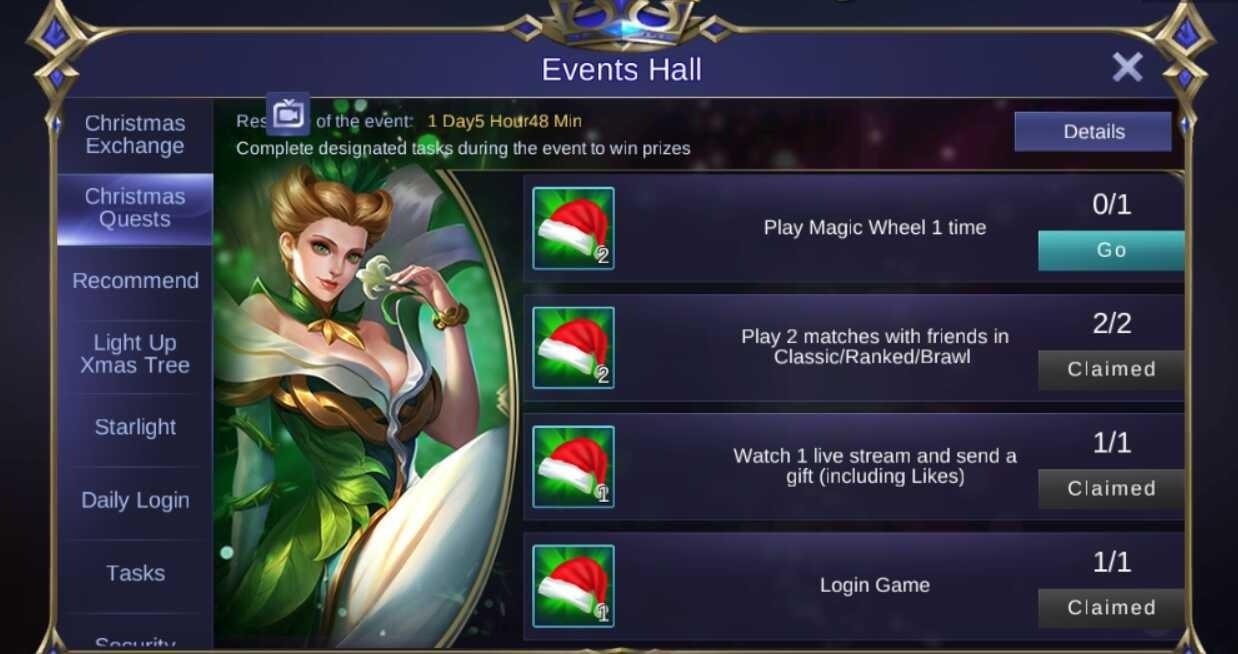Viewport: 1238px width, 654px height.
Task: Open the Recommend tab
Action: (x=135, y=281)
